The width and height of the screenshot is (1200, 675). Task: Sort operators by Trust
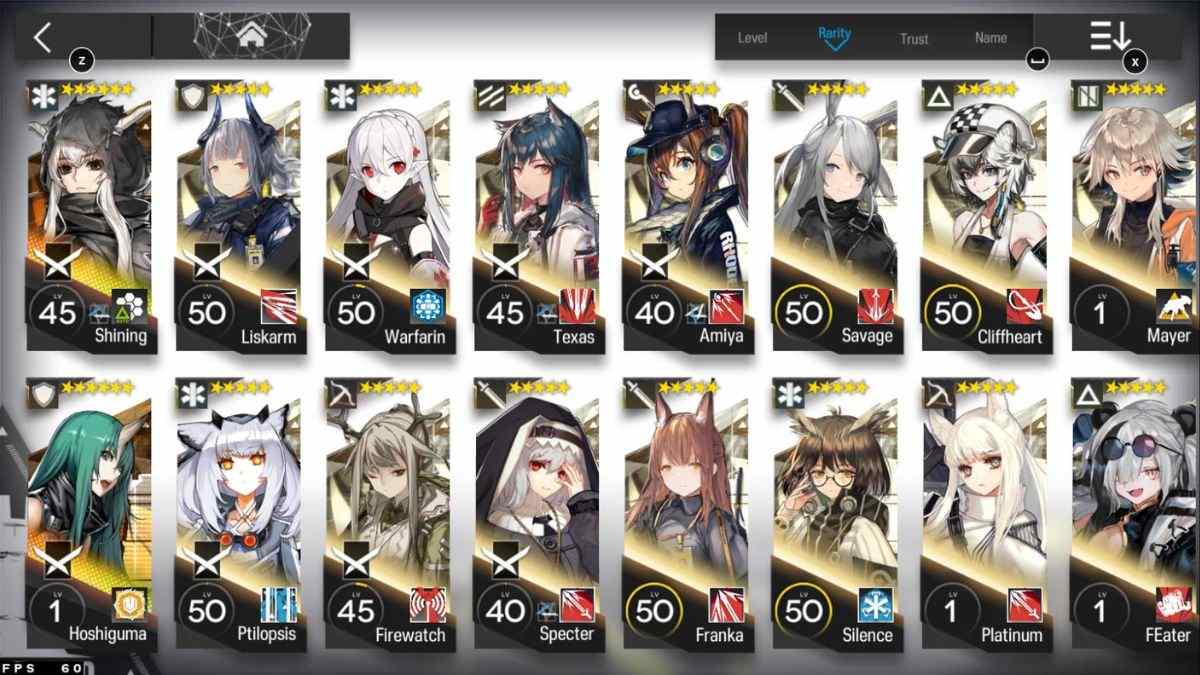point(914,38)
